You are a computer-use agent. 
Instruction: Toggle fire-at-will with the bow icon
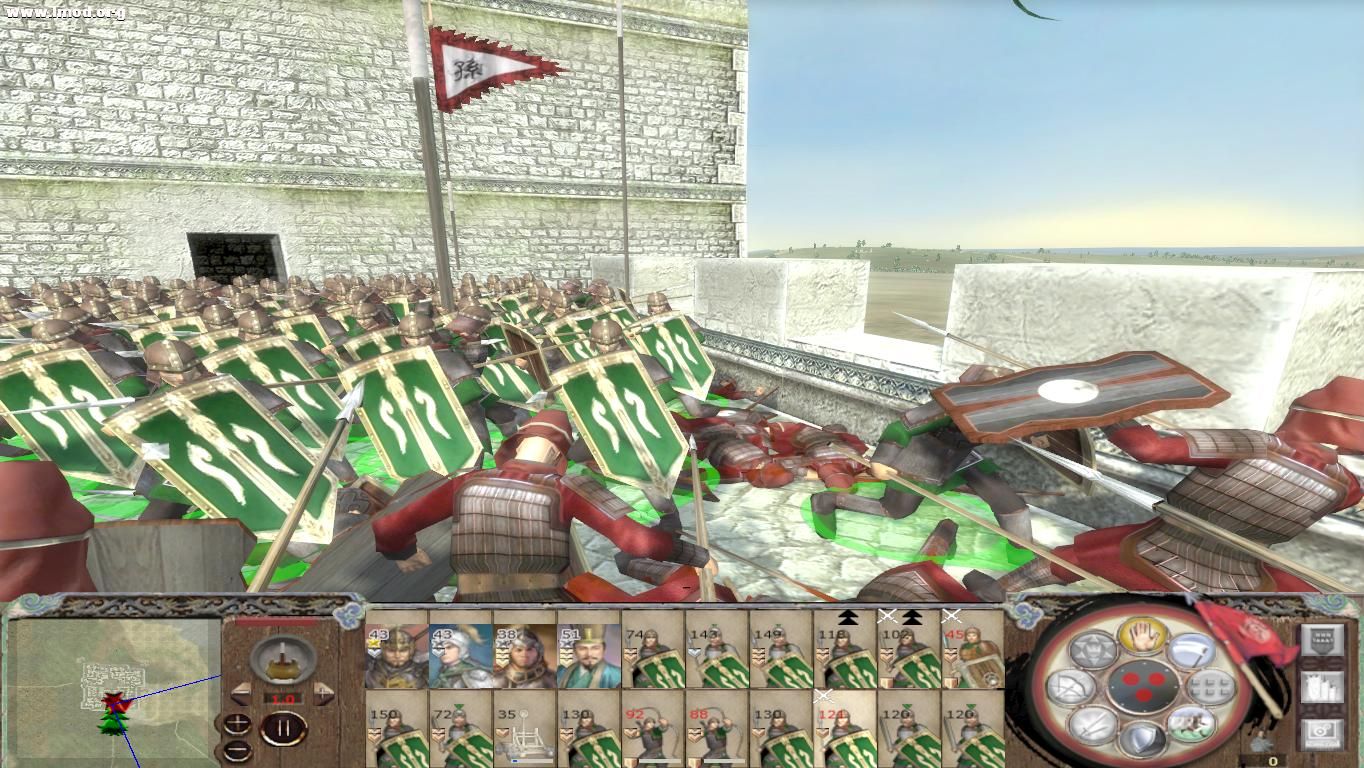[x=1070, y=686]
